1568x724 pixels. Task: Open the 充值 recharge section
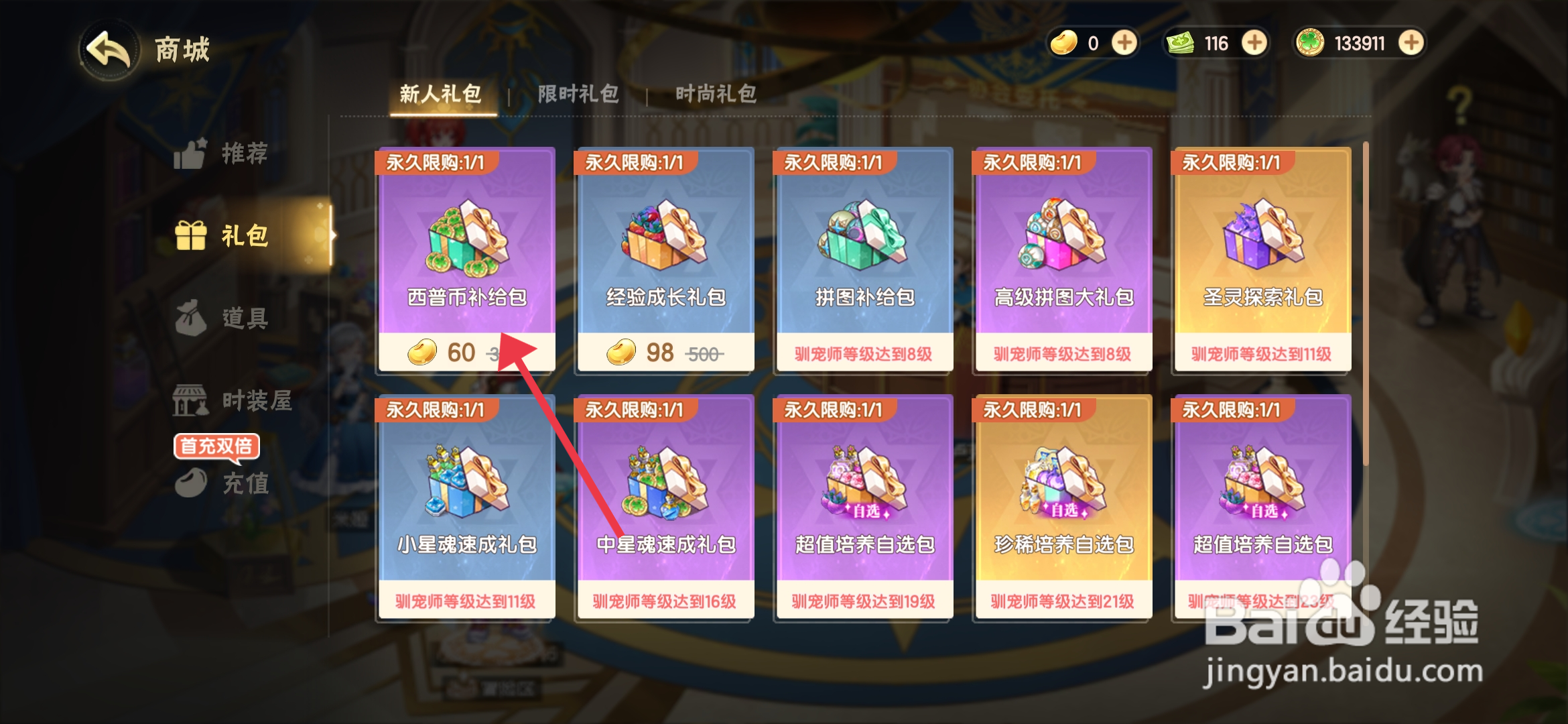[x=221, y=486]
